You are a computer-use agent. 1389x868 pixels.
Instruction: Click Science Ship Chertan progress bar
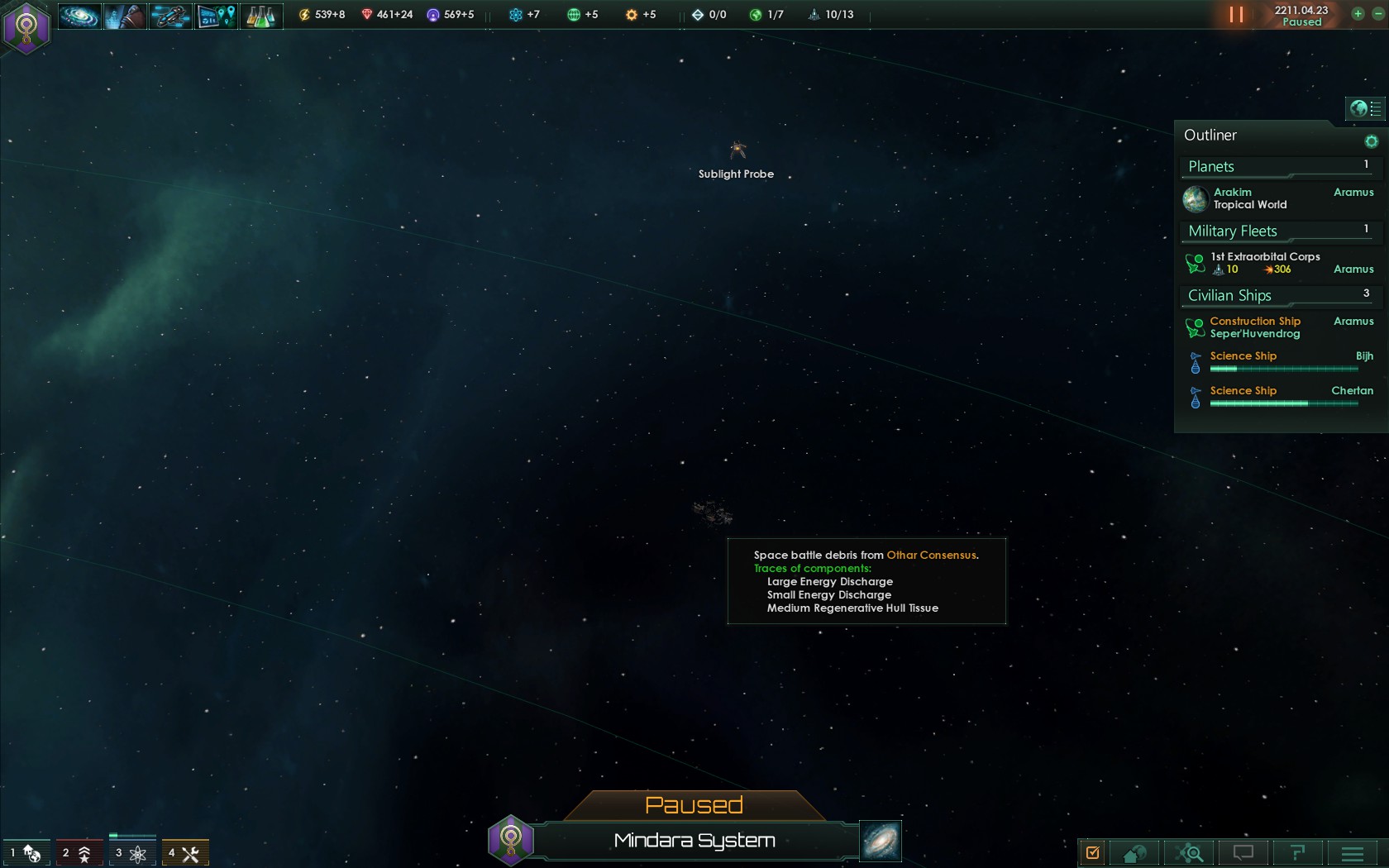click(1283, 404)
